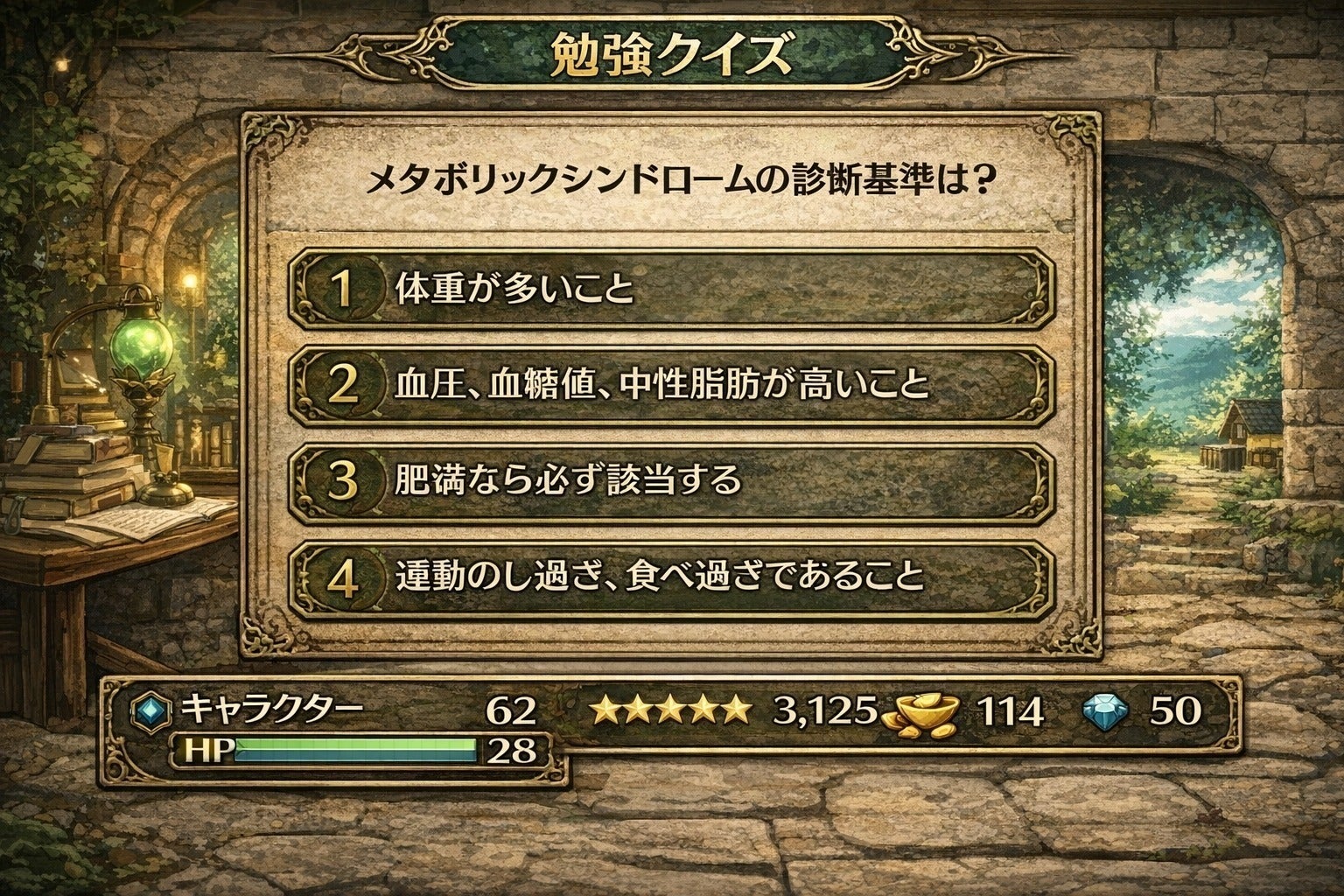Viewport: 1344px width, 896px height.
Task: Click the blue diamond gem icon
Action: click(1104, 708)
